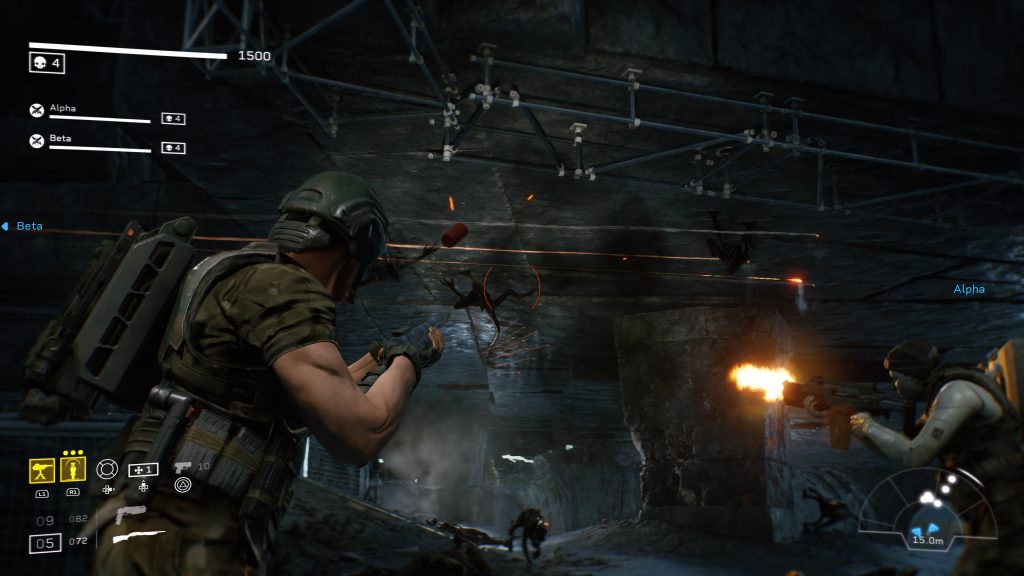Select teammate Beta in squad list

(x=60, y=139)
